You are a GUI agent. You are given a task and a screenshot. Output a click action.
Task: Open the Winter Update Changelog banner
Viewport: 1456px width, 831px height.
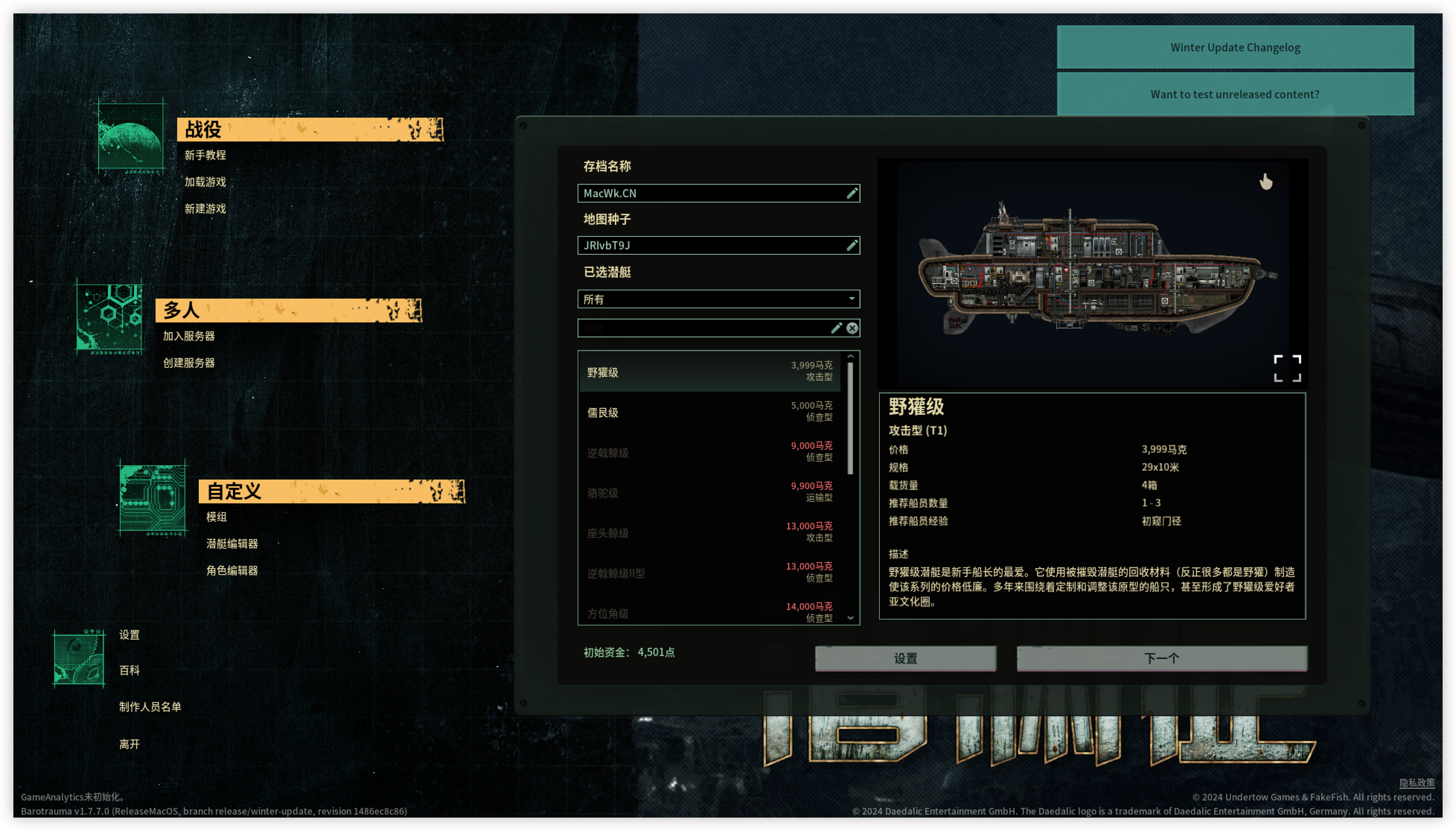pyautogui.click(x=1235, y=47)
